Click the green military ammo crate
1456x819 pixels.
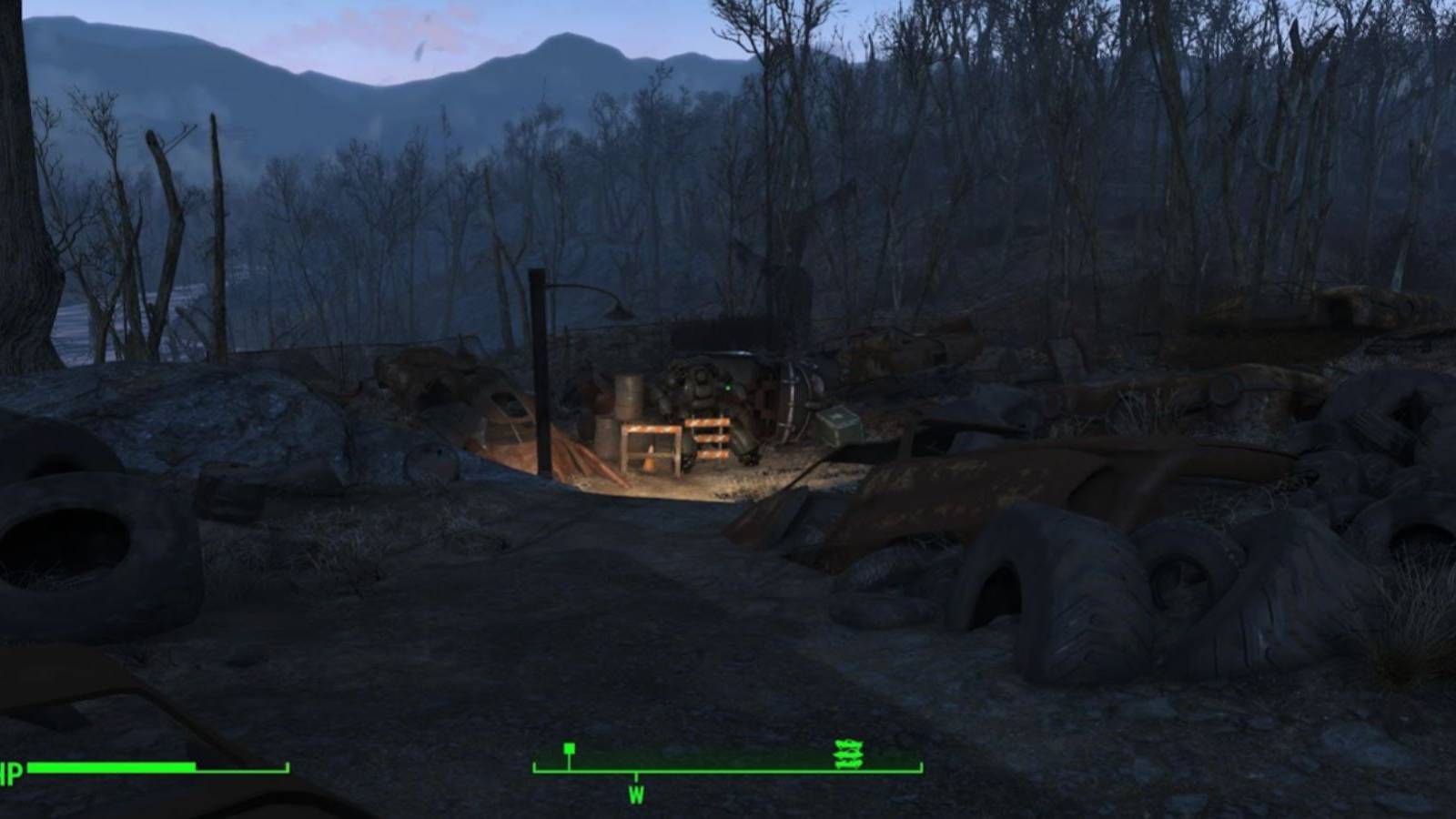coord(839,428)
